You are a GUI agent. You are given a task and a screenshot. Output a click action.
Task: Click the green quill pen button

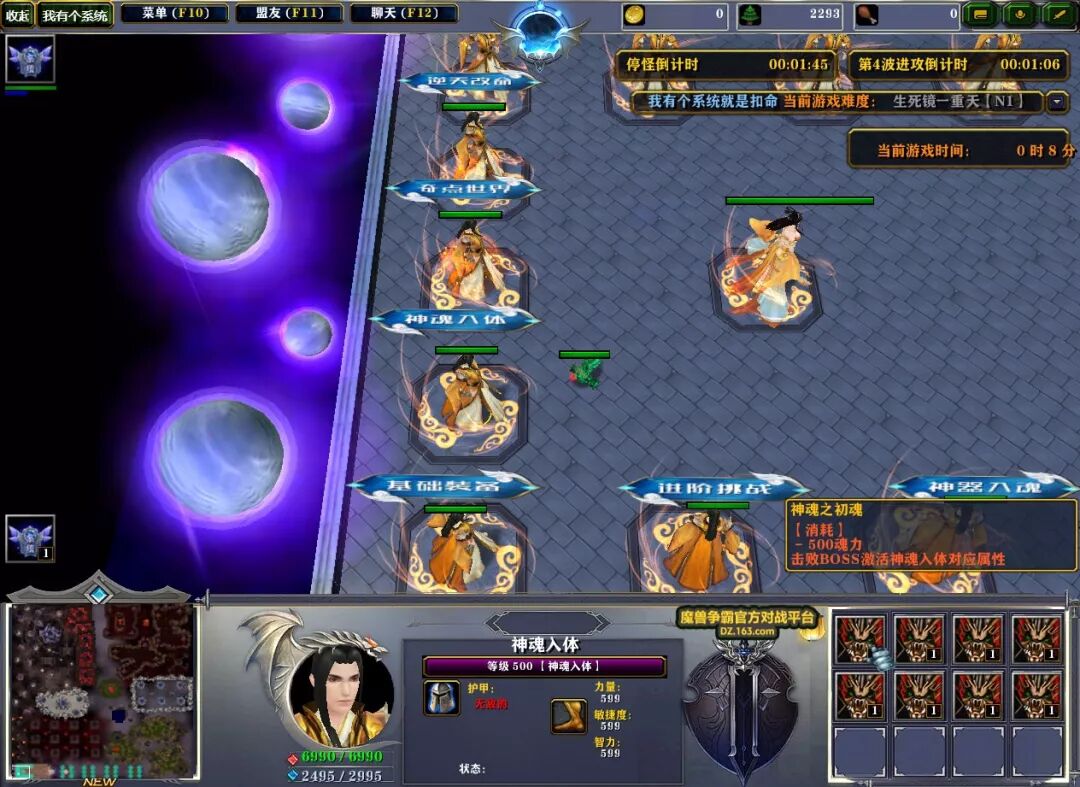click(x=1058, y=15)
